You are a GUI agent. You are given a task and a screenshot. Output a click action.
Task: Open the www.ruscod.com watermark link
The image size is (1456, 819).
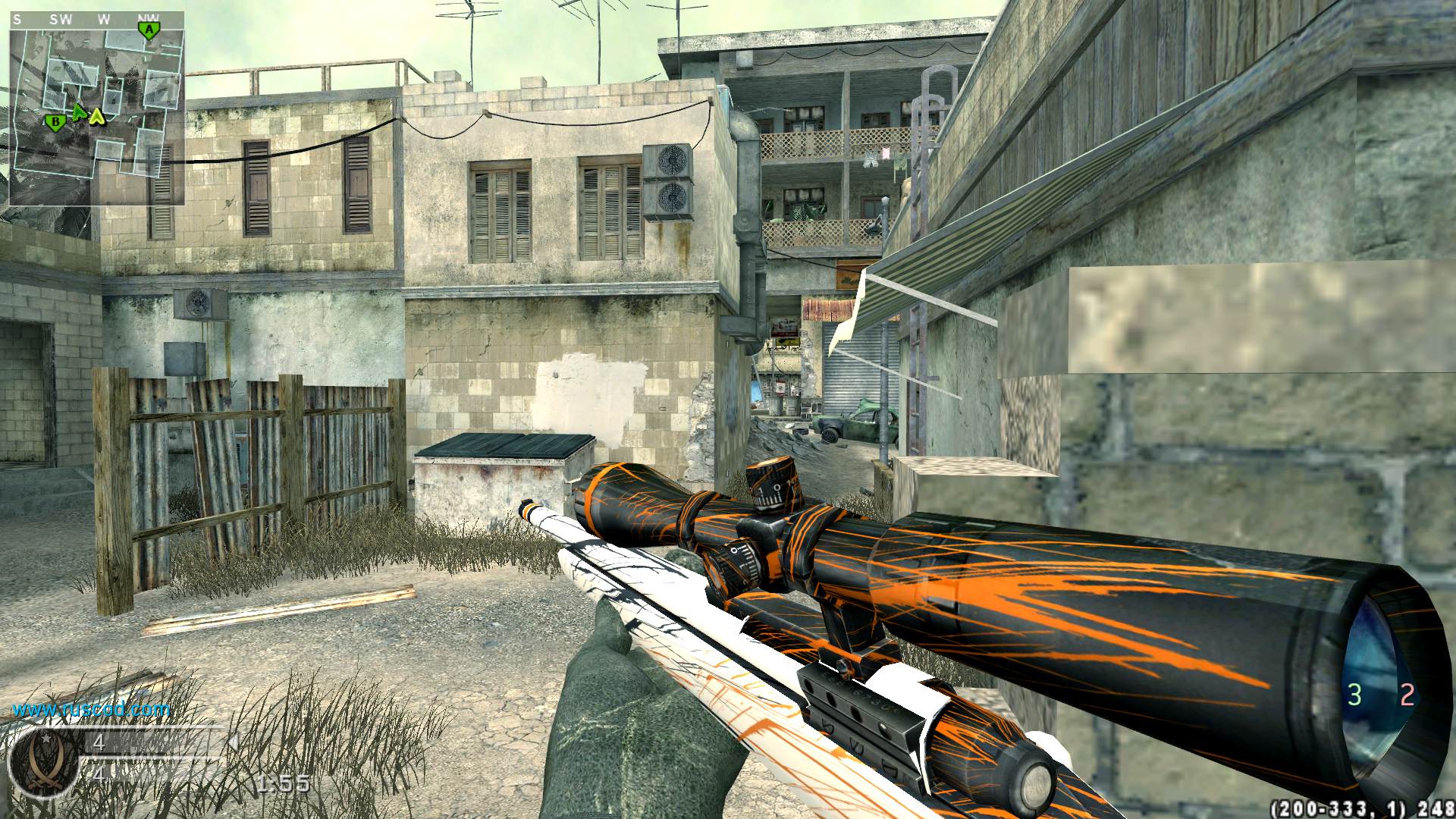coord(91,710)
